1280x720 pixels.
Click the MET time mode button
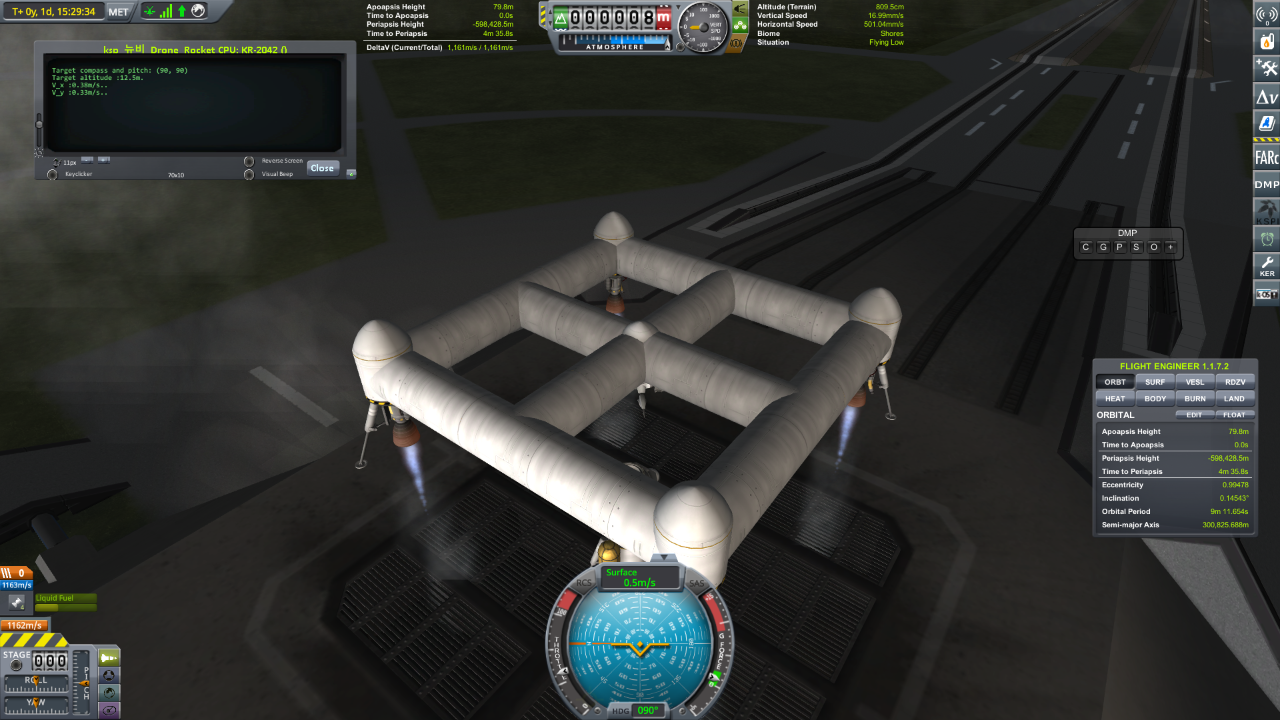[119, 11]
